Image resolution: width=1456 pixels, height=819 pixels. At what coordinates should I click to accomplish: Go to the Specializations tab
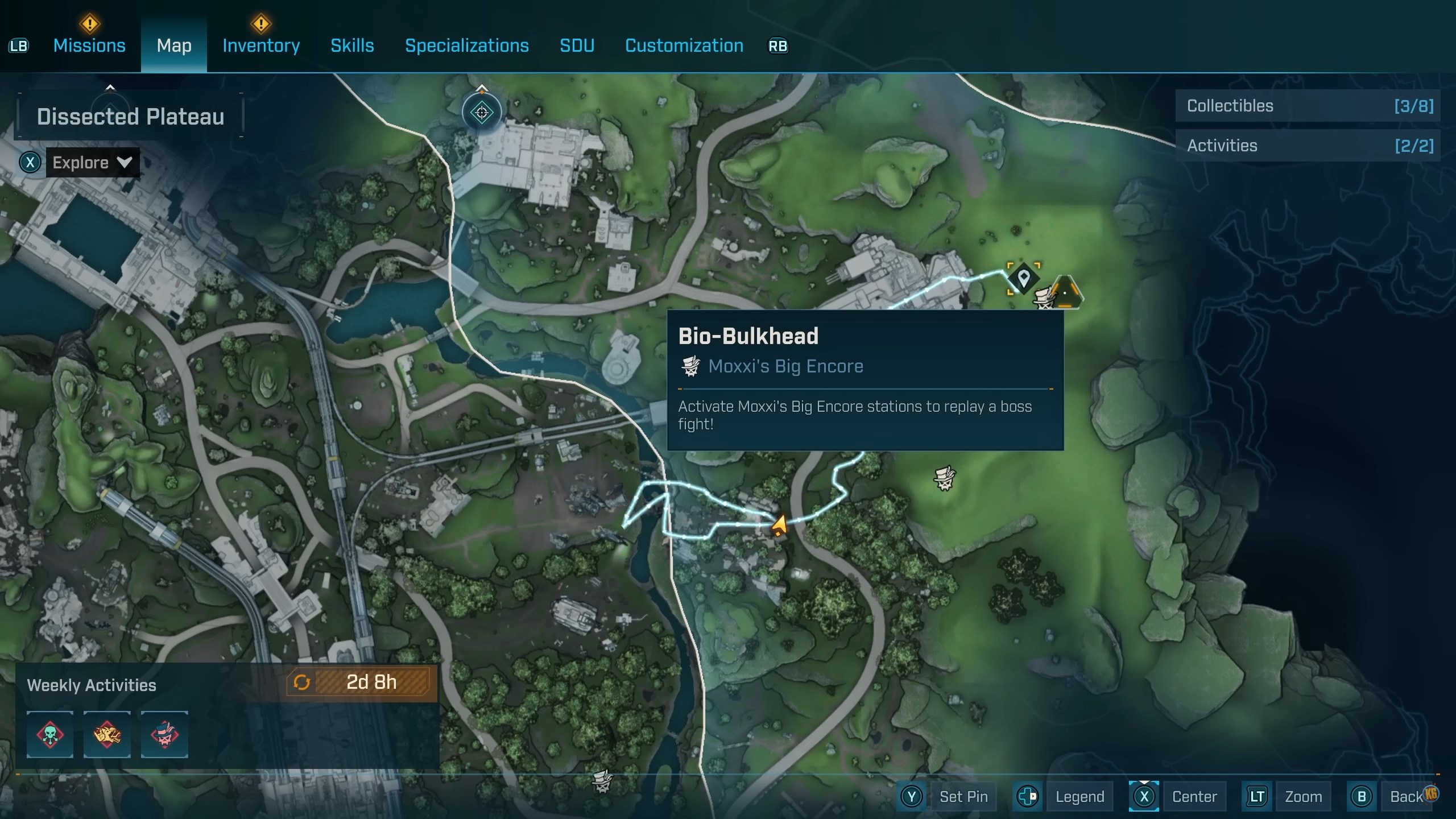(x=466, y=45)
